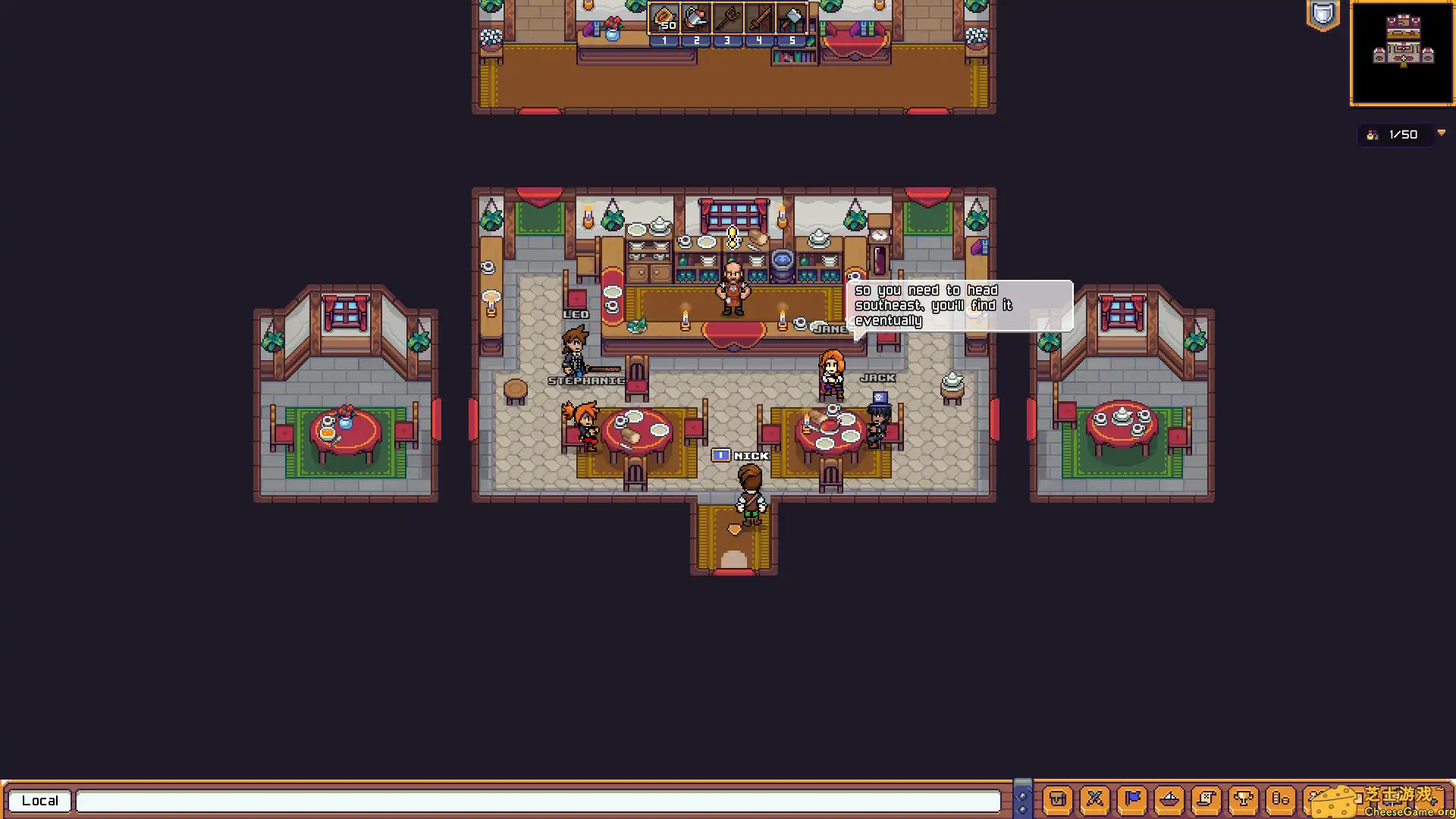1456x819 pixels.
Task: Switch to hotbar slot 2
Action: pyautogui.click(x=695, y=19)
